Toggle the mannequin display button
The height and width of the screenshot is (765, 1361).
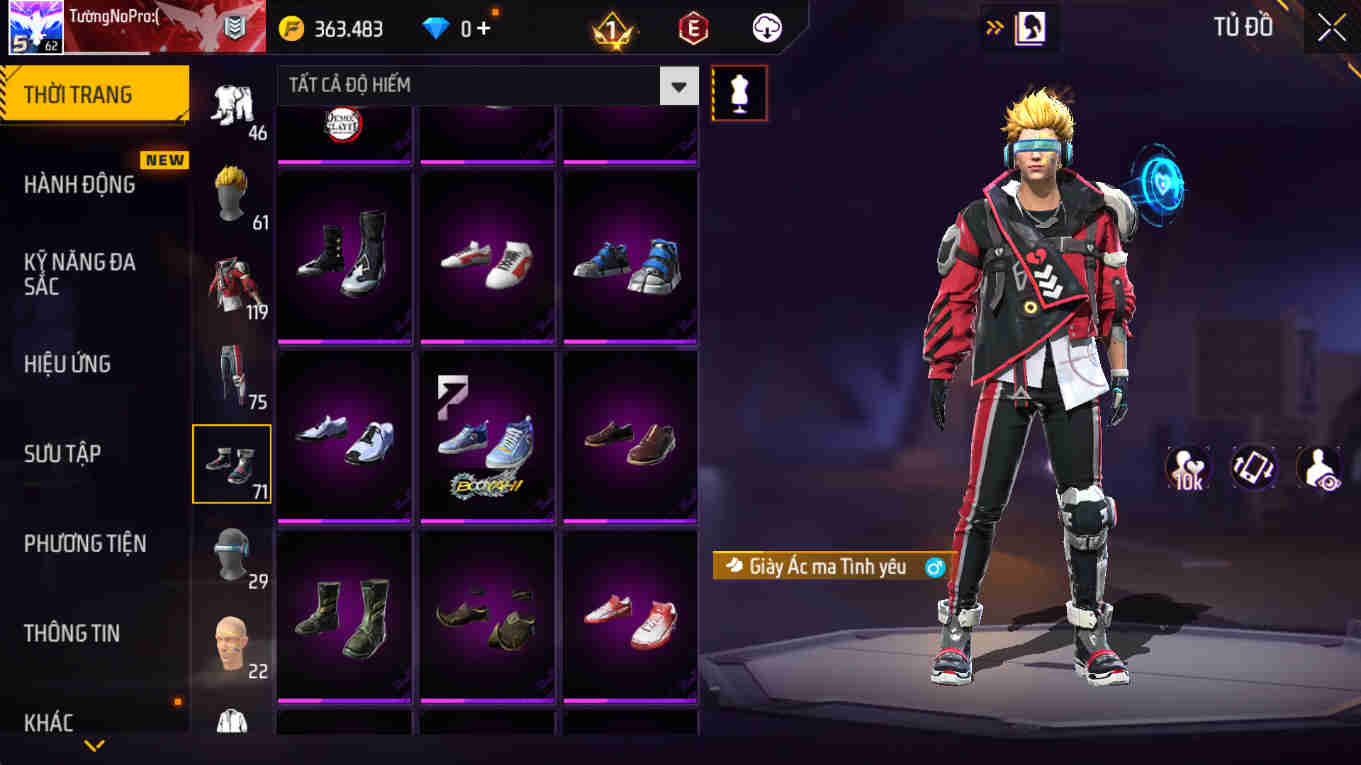coord(739,91)
